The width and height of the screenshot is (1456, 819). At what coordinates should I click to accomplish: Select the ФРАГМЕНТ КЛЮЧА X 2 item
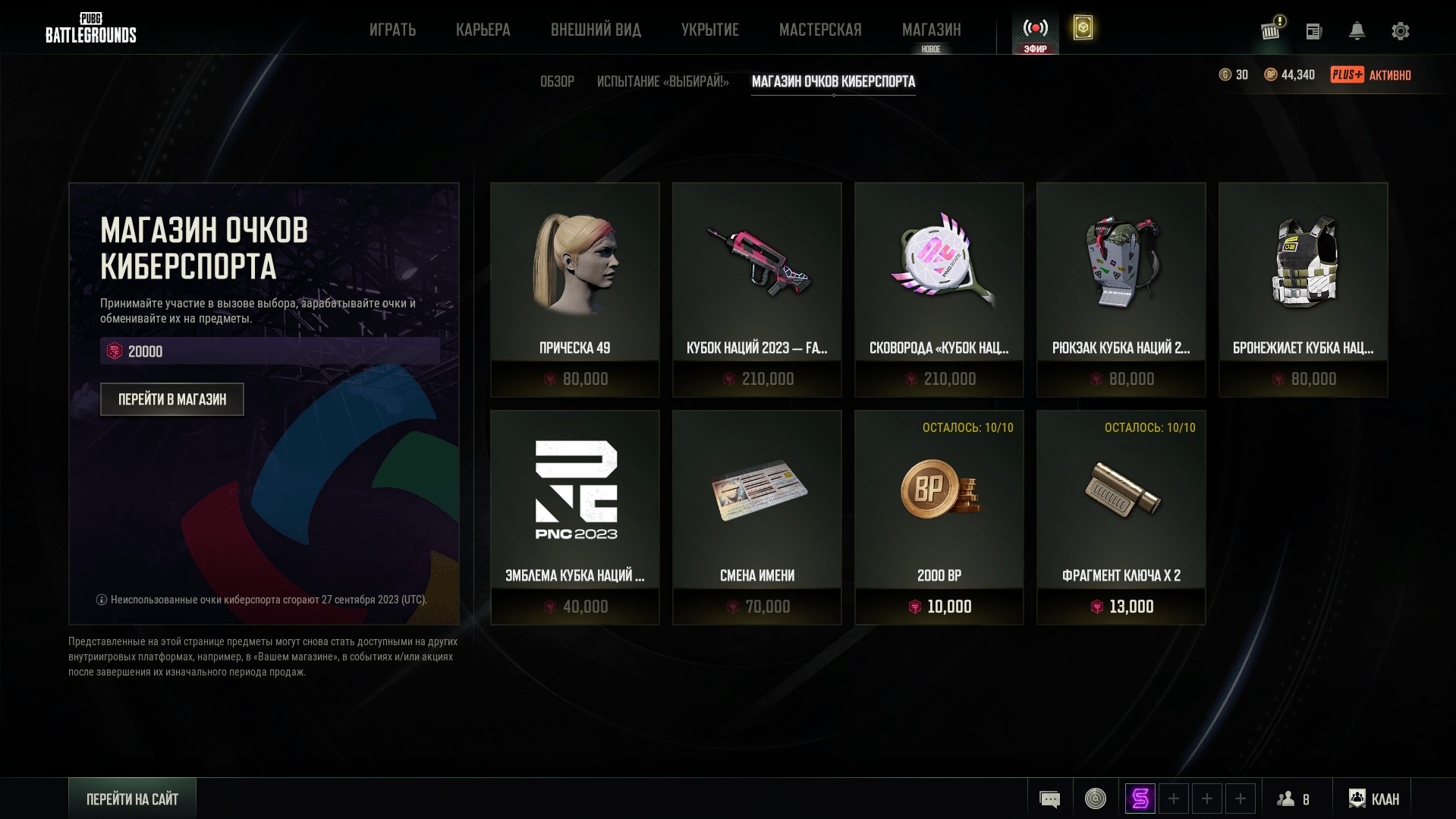pos(1121,517)
